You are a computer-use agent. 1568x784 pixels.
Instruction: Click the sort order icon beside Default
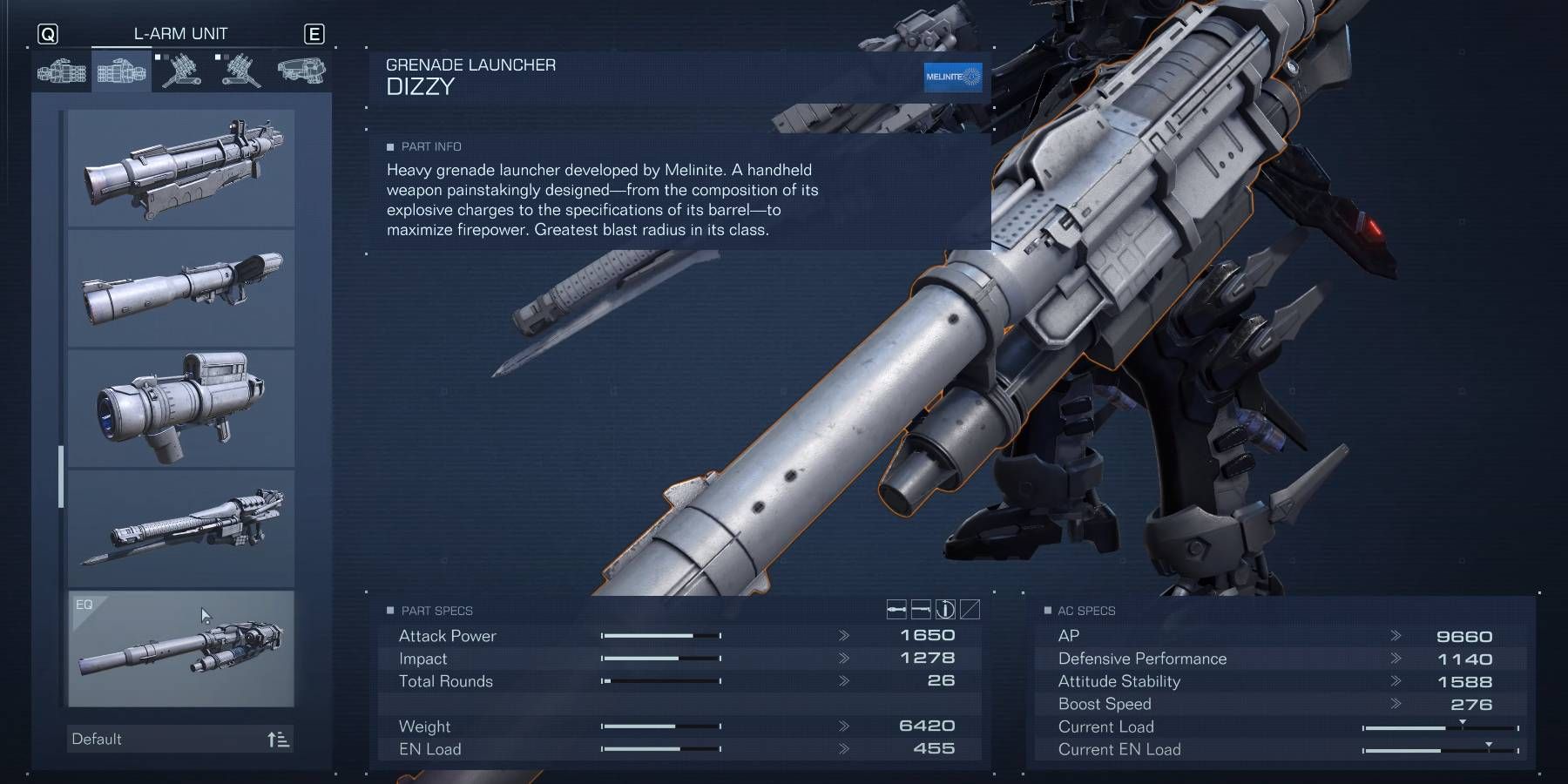pos(279,739)
